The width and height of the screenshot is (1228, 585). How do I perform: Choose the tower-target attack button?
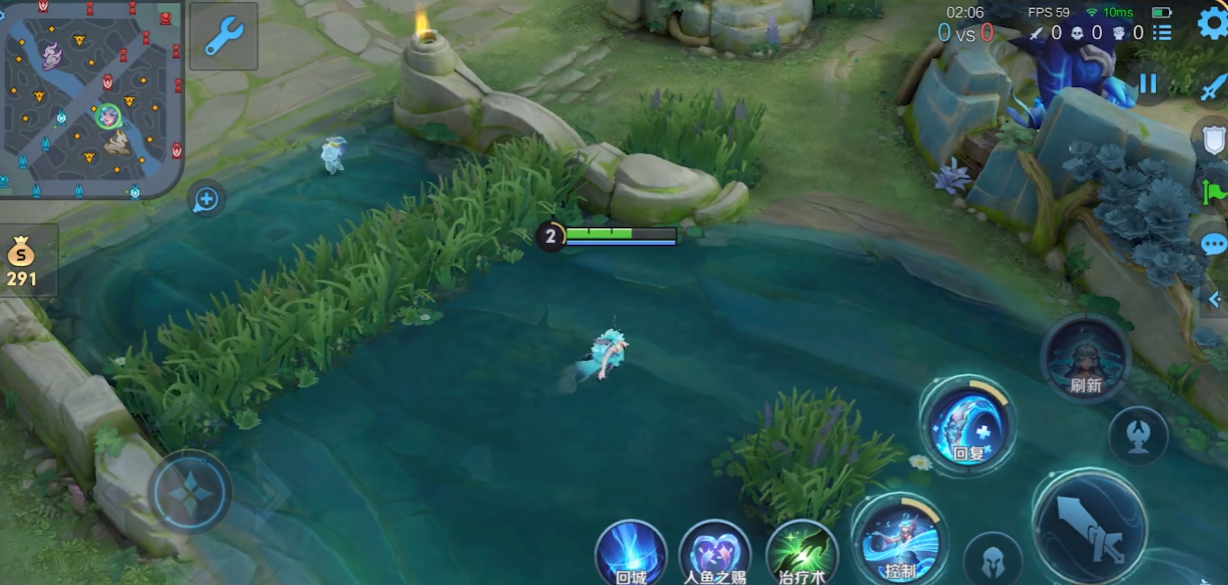pos(1138,436)
